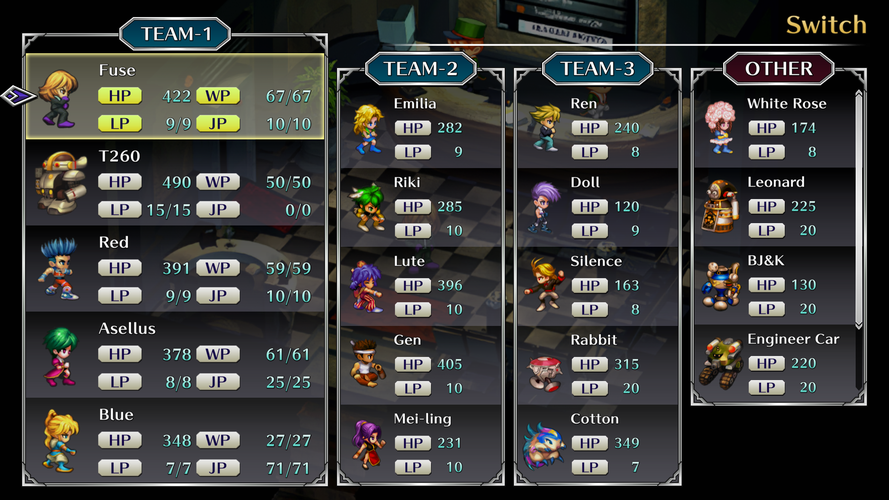Viewport: 889px width, 500px height.
Task: Choose T260 from the party list
Action: (175, 182)
